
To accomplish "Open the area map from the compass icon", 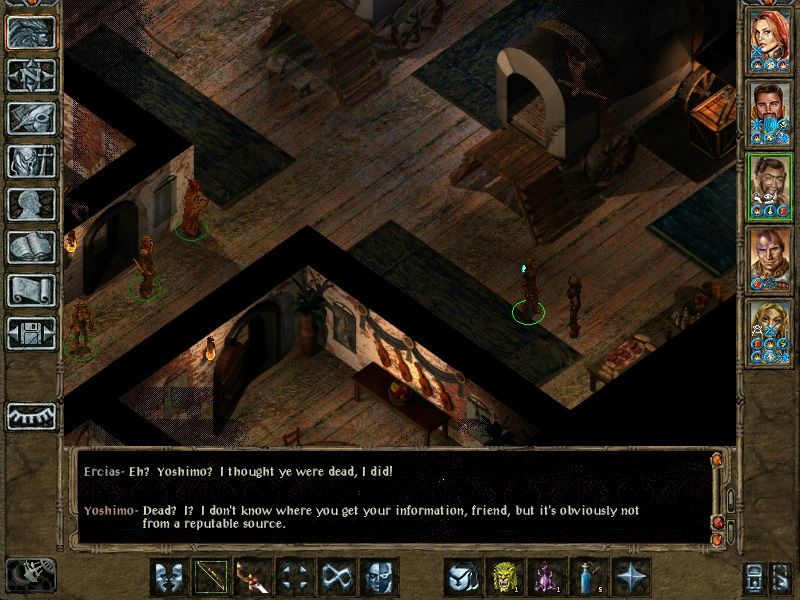I will point(32,77).
